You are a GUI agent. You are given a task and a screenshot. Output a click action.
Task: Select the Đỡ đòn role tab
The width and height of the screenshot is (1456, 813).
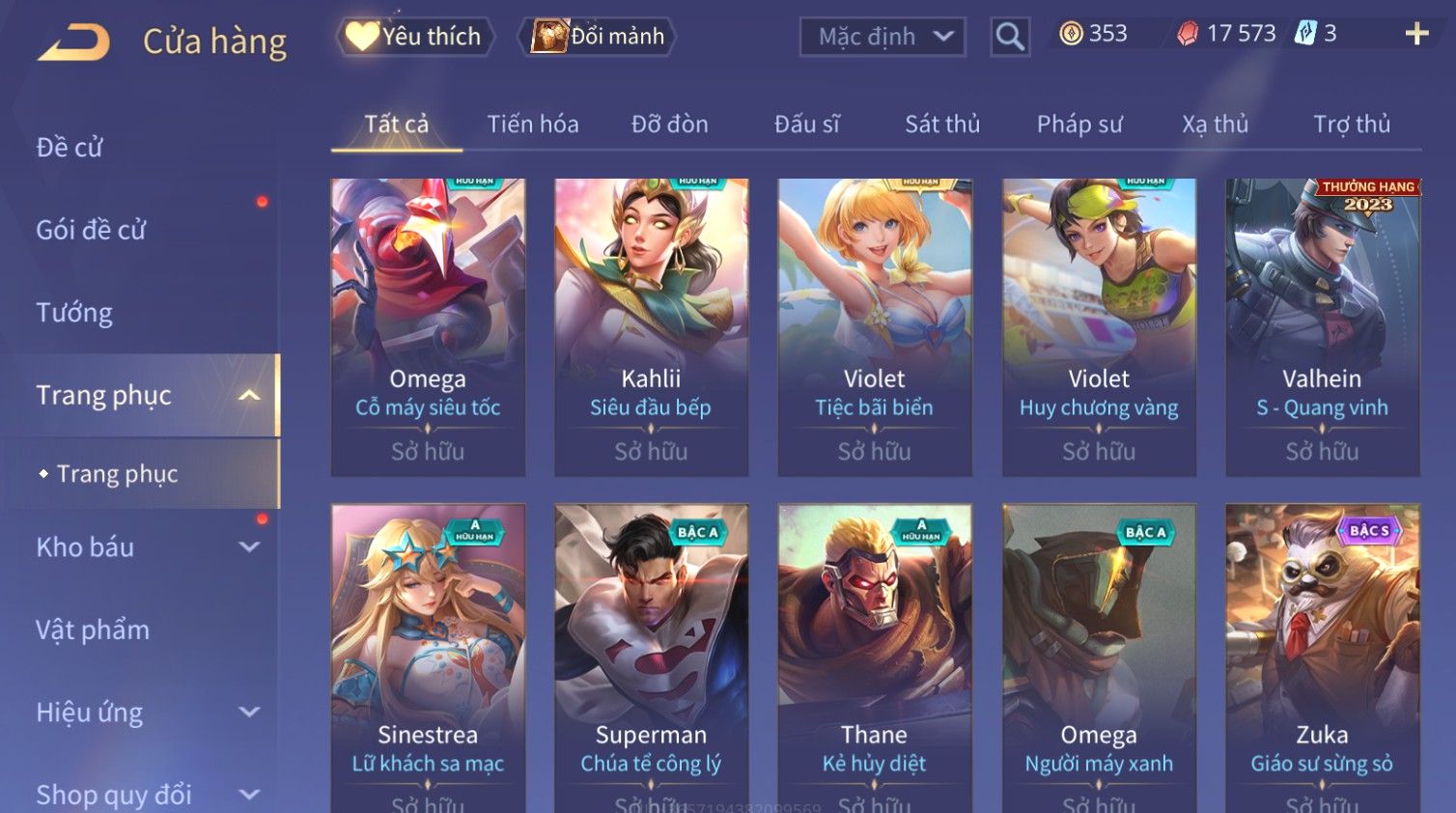point(670,125)
